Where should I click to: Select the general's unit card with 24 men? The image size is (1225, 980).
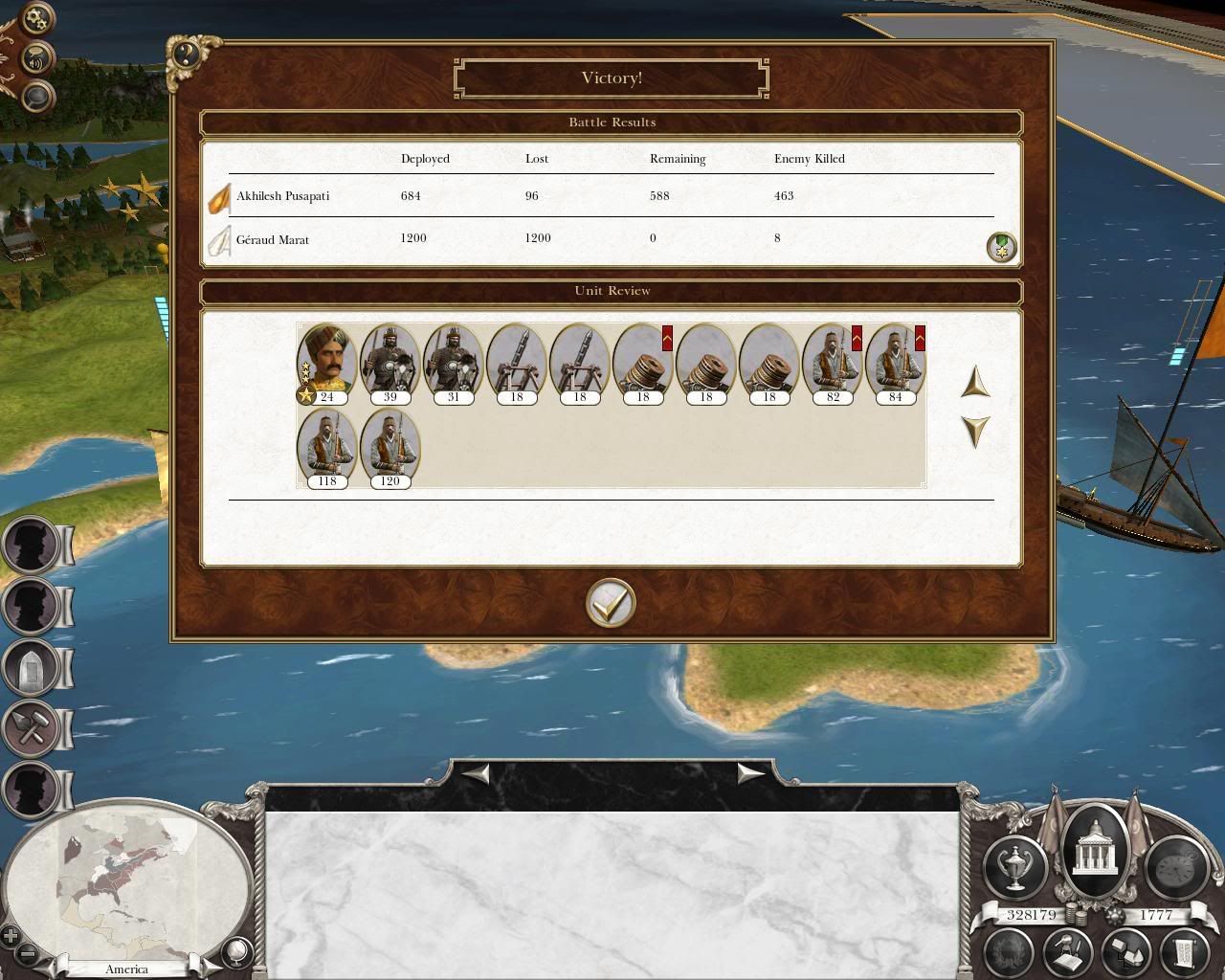[x=326, y=364]
